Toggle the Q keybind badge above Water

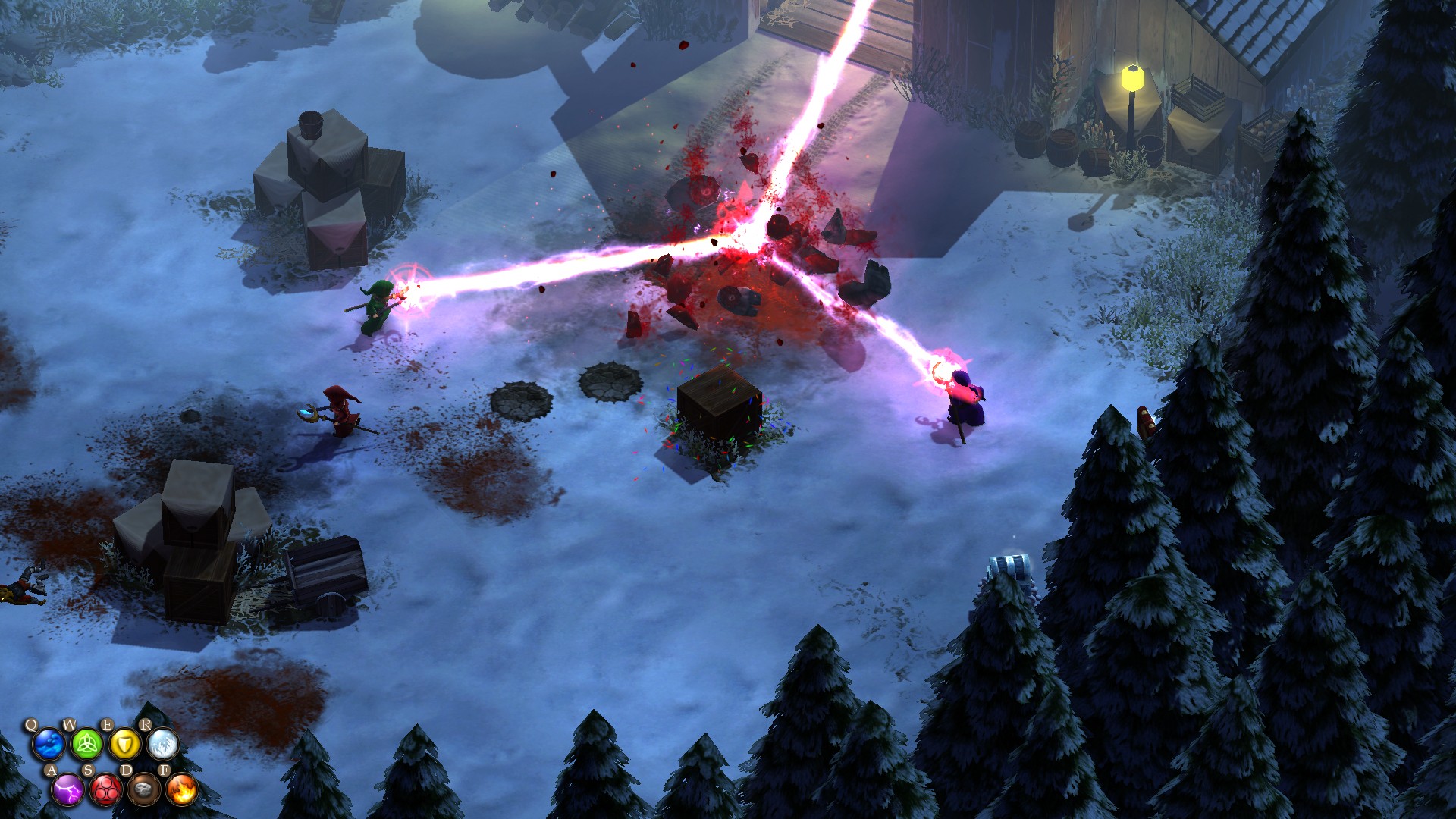[x=31, y=726]
